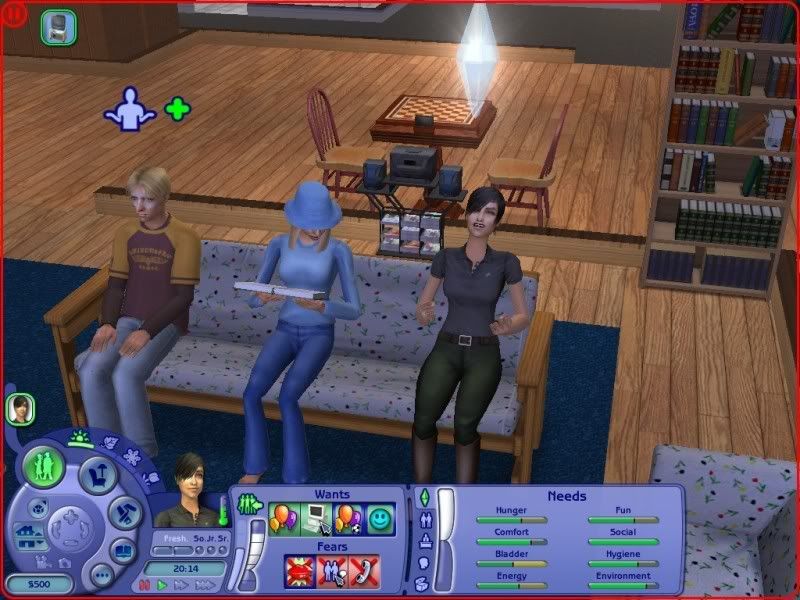Open the options ellipsis button

[x=101, y=575]
